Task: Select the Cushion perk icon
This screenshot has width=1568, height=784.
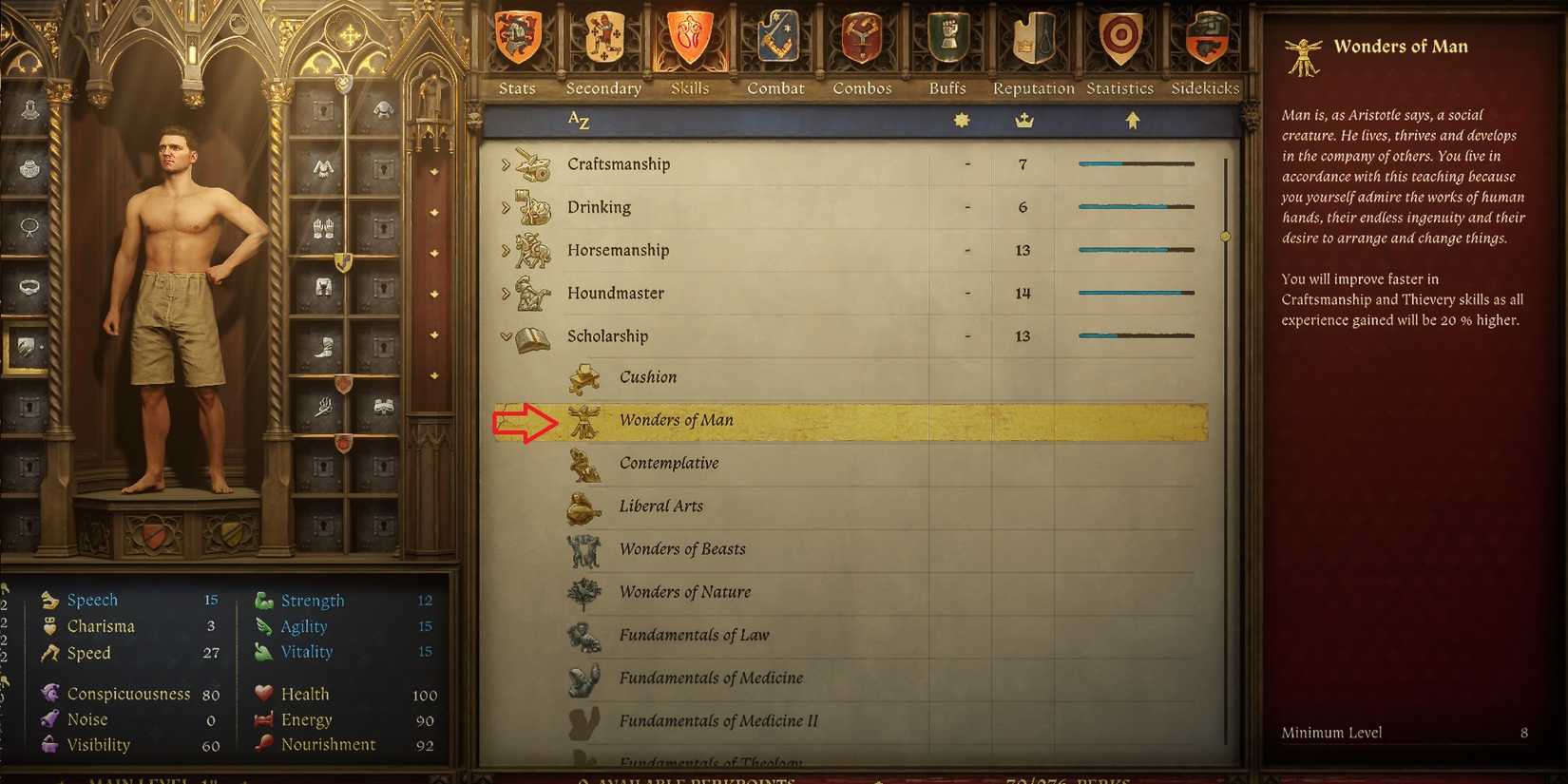Action: (x=583, y=377)
